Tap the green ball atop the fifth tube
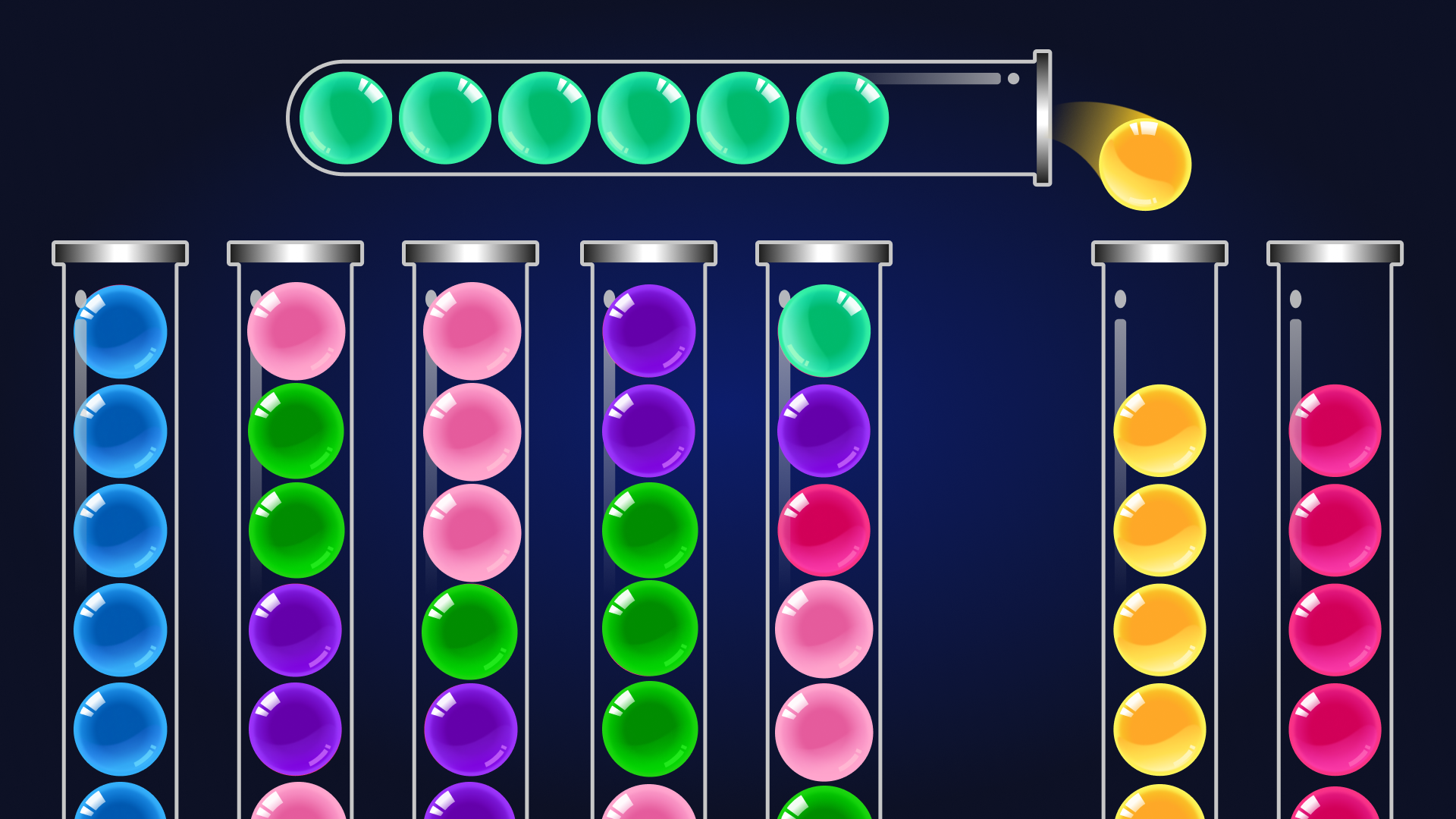The width and height of the screenshot is (1456, 819). pos(825,330)
